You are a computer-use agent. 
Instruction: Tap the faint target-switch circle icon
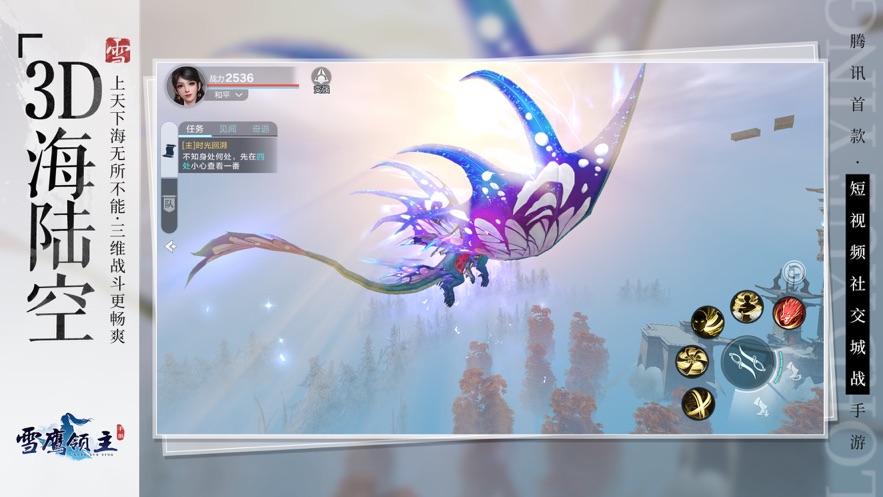coord(794,270)
